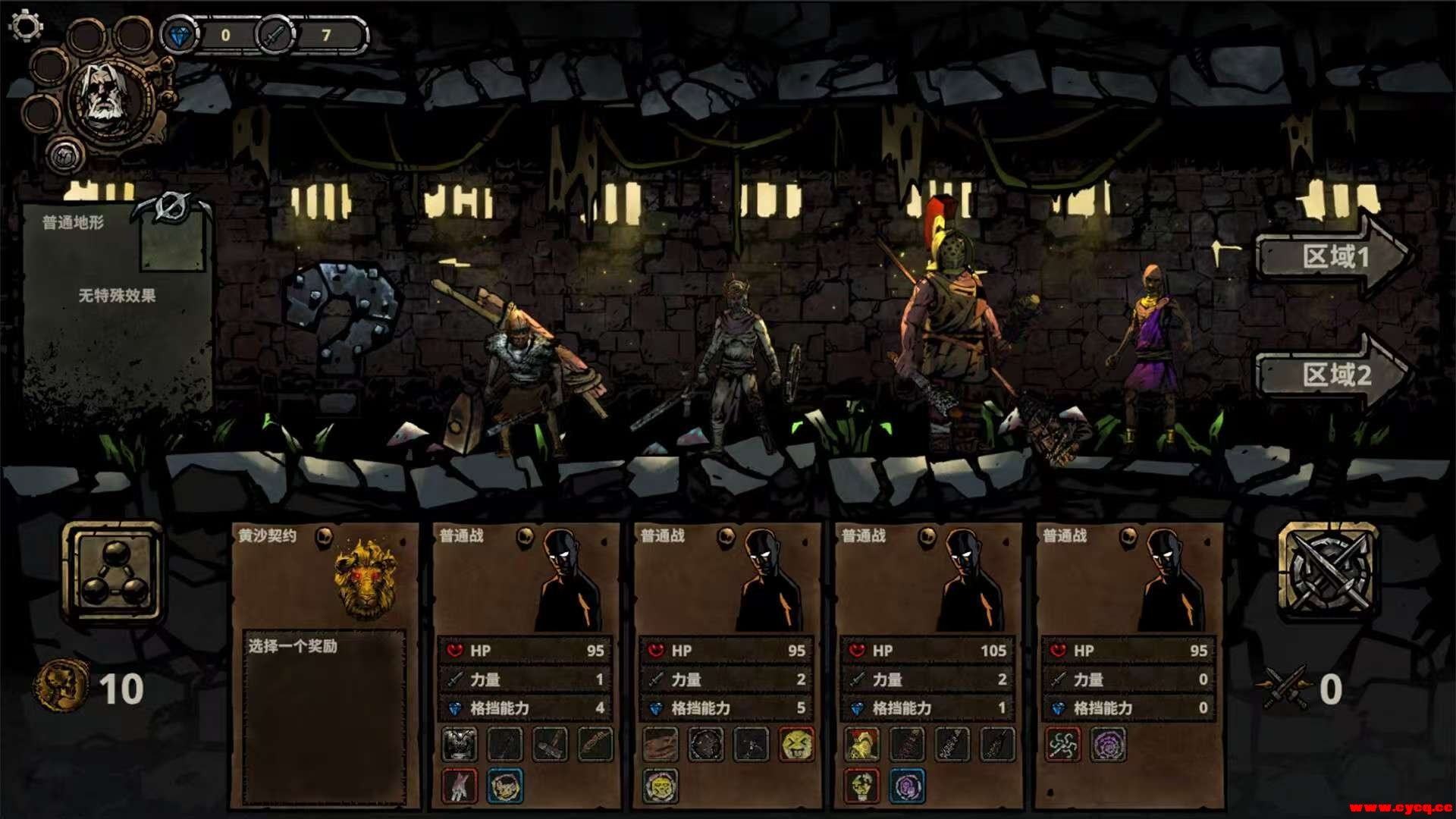Click the white-haired hero portrait
This screenshot has width=1456, height=819.
click(x=108, y=96)
